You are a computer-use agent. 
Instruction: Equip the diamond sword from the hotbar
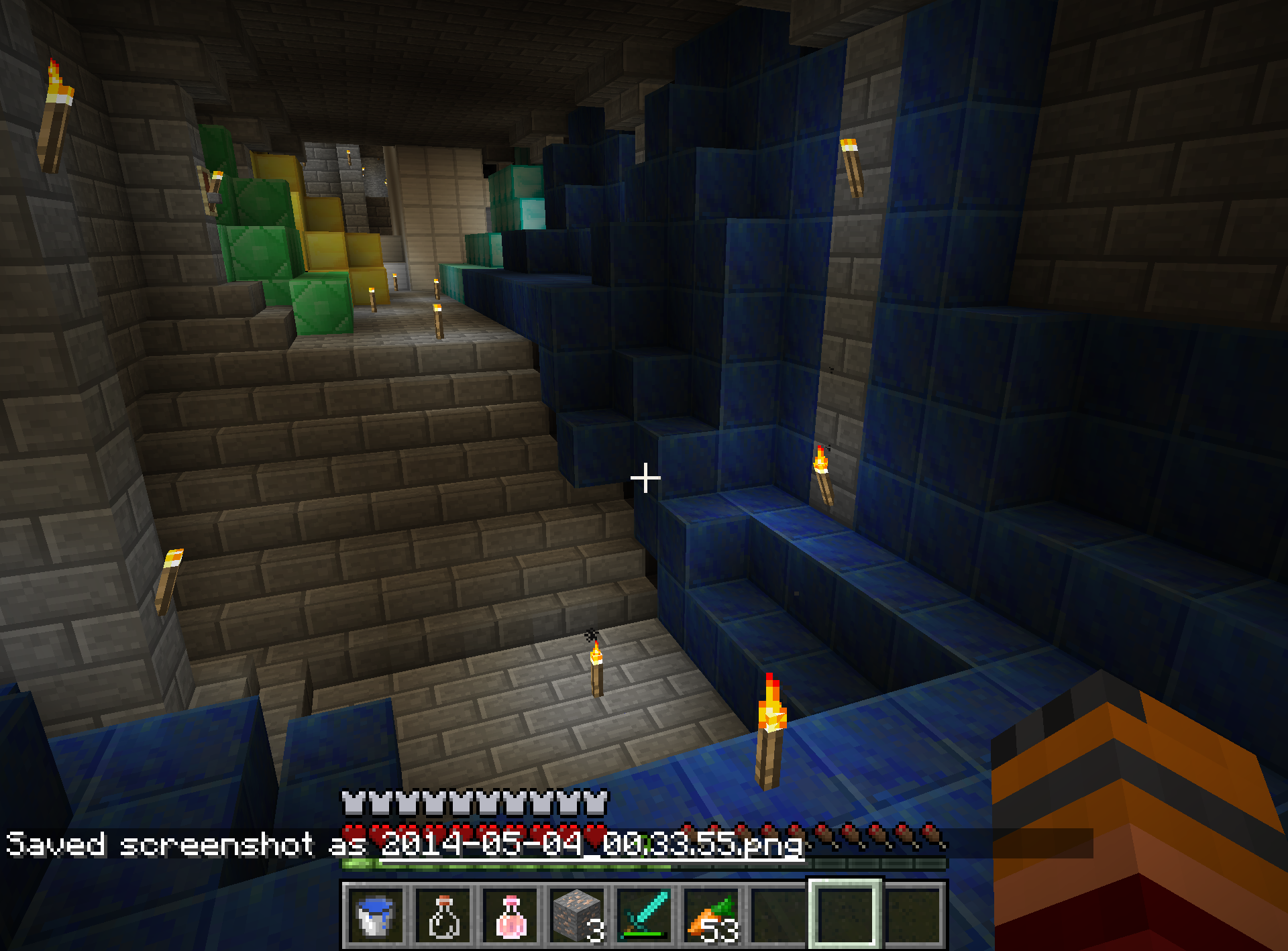pos(645,915)
